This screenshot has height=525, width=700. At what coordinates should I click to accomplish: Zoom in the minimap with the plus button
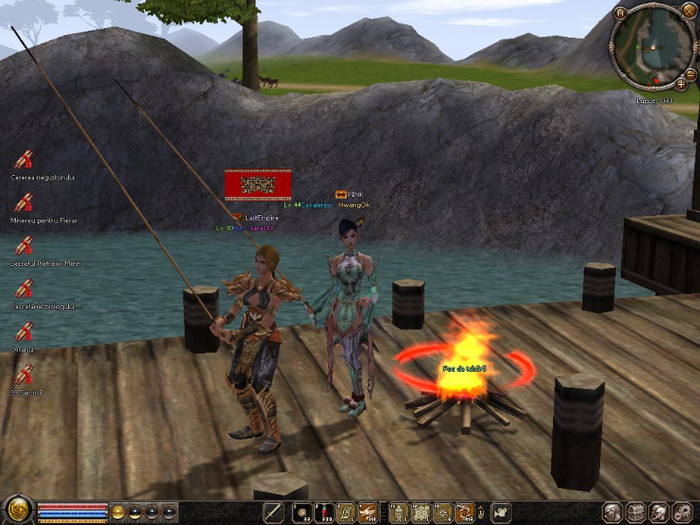(x=681, y=84)
